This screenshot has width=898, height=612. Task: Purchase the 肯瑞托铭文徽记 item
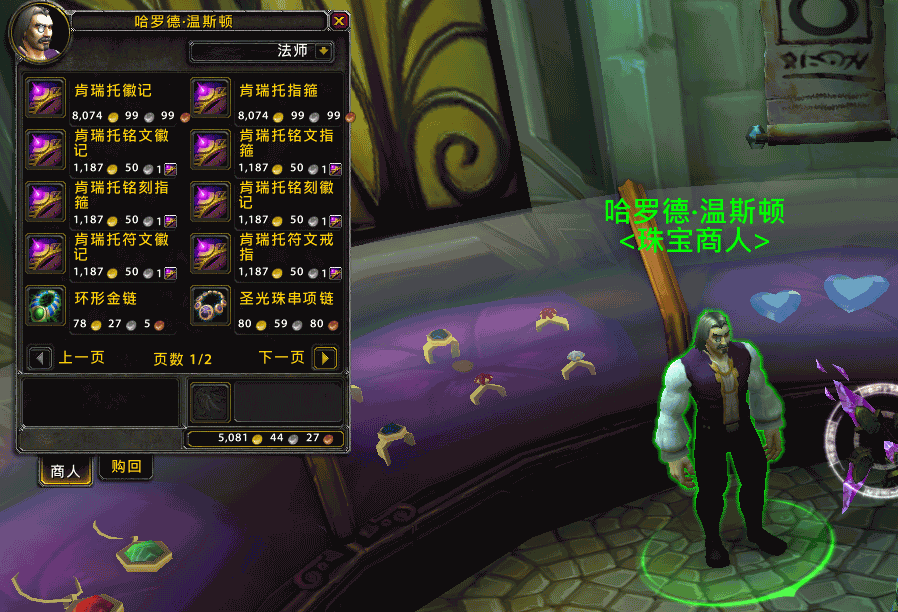45,150
